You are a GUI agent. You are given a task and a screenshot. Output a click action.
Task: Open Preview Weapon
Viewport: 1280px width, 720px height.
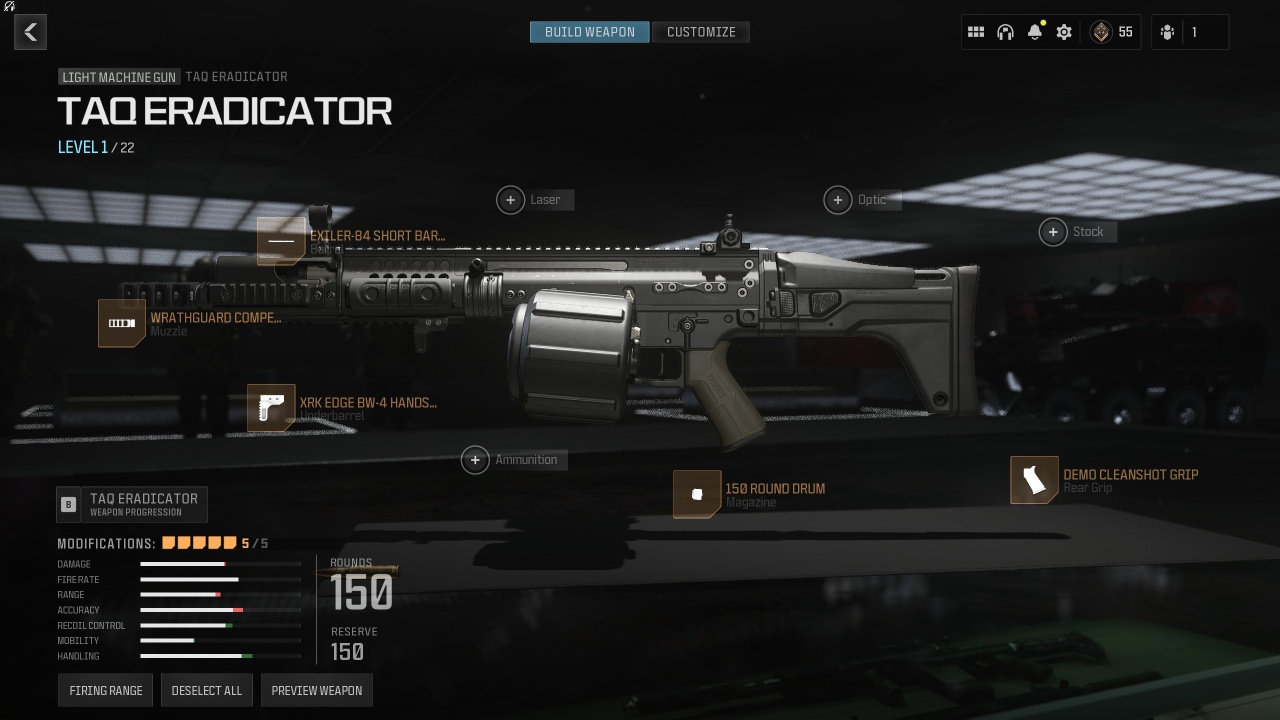[x=317, y=691]
